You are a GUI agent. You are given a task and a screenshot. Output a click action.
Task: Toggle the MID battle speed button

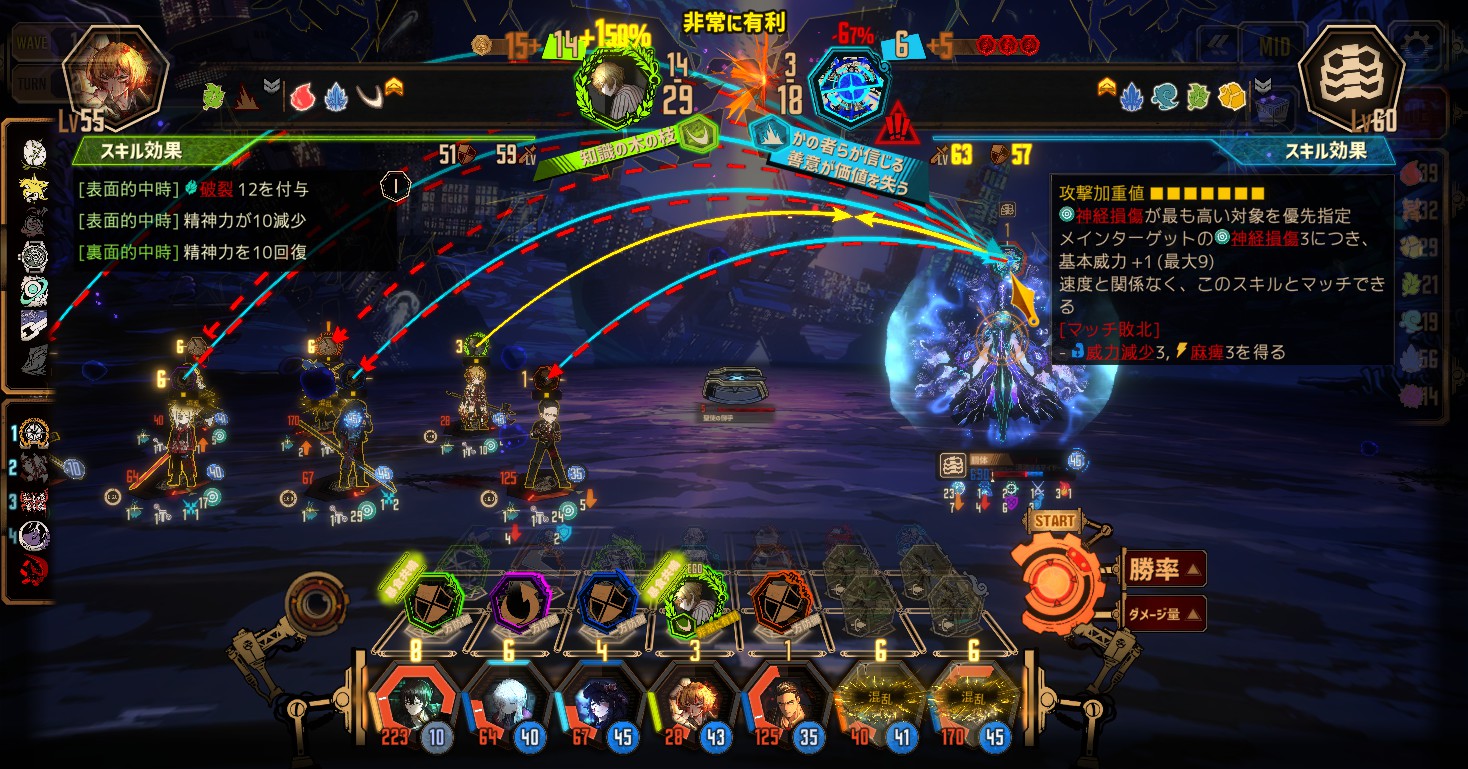(1272, 46)
